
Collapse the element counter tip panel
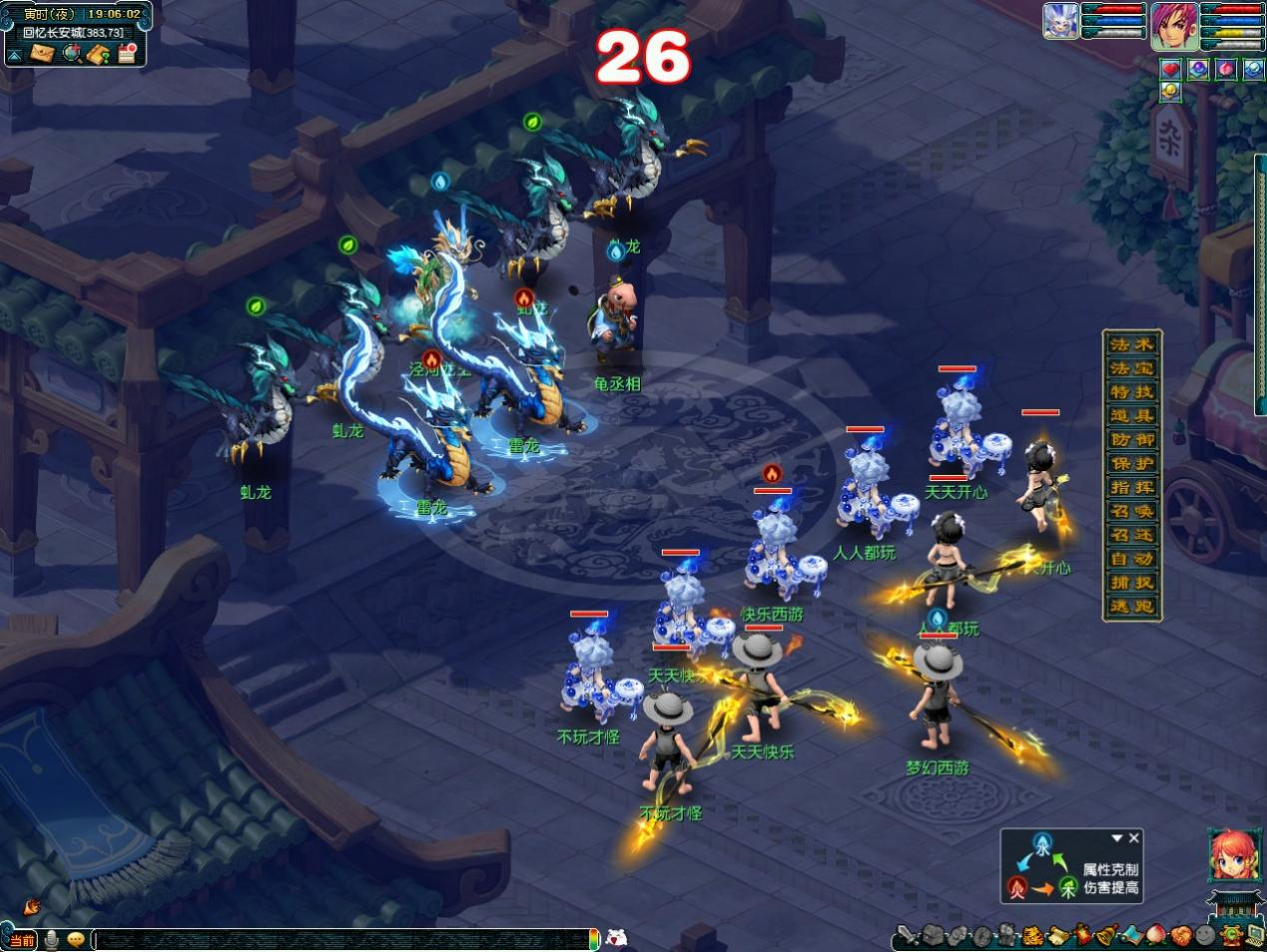pyautogui.click(x=1117, y=838)
